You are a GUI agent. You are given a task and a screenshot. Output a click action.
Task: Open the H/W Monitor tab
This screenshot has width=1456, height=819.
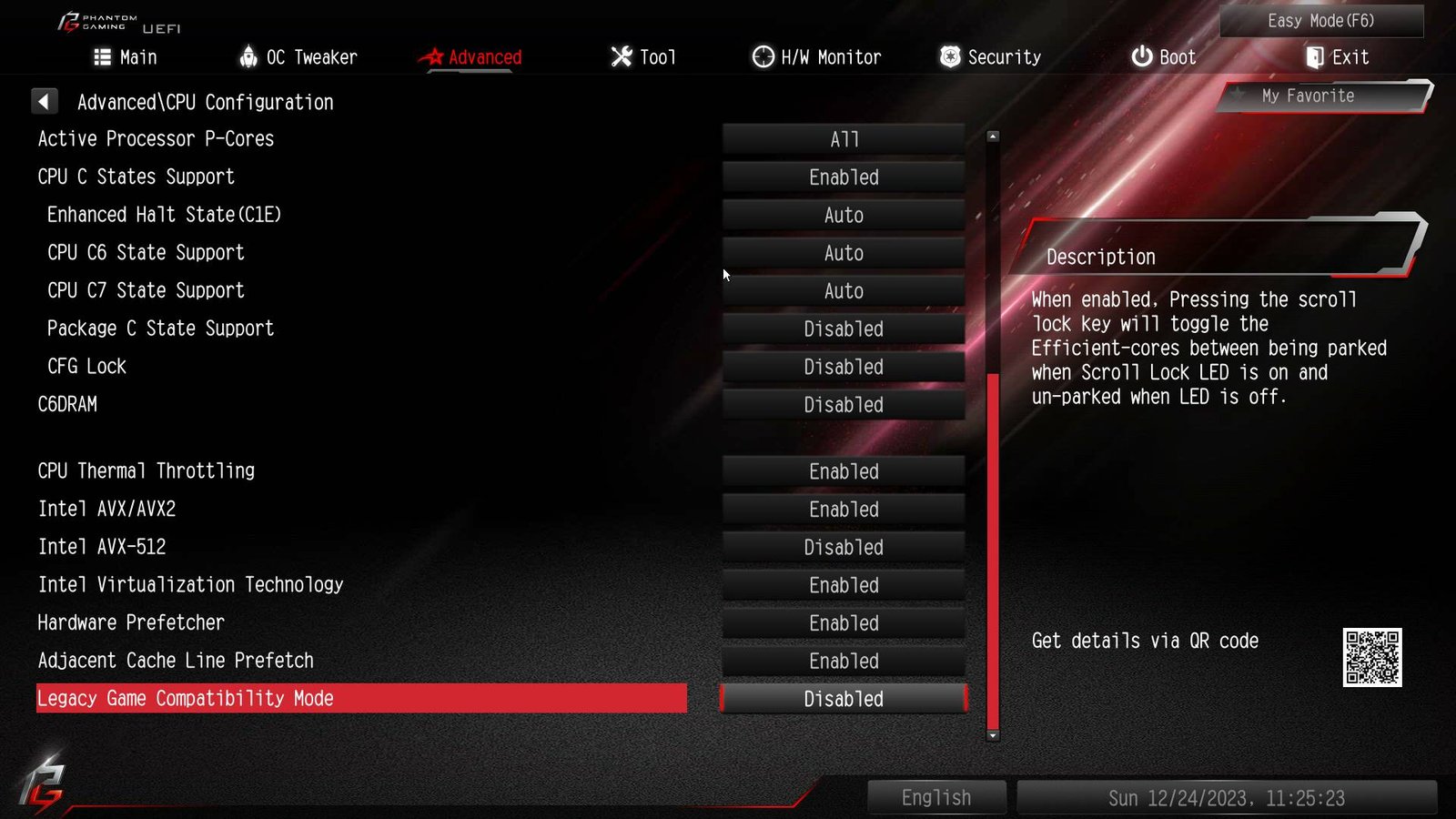tap(816, 57)
